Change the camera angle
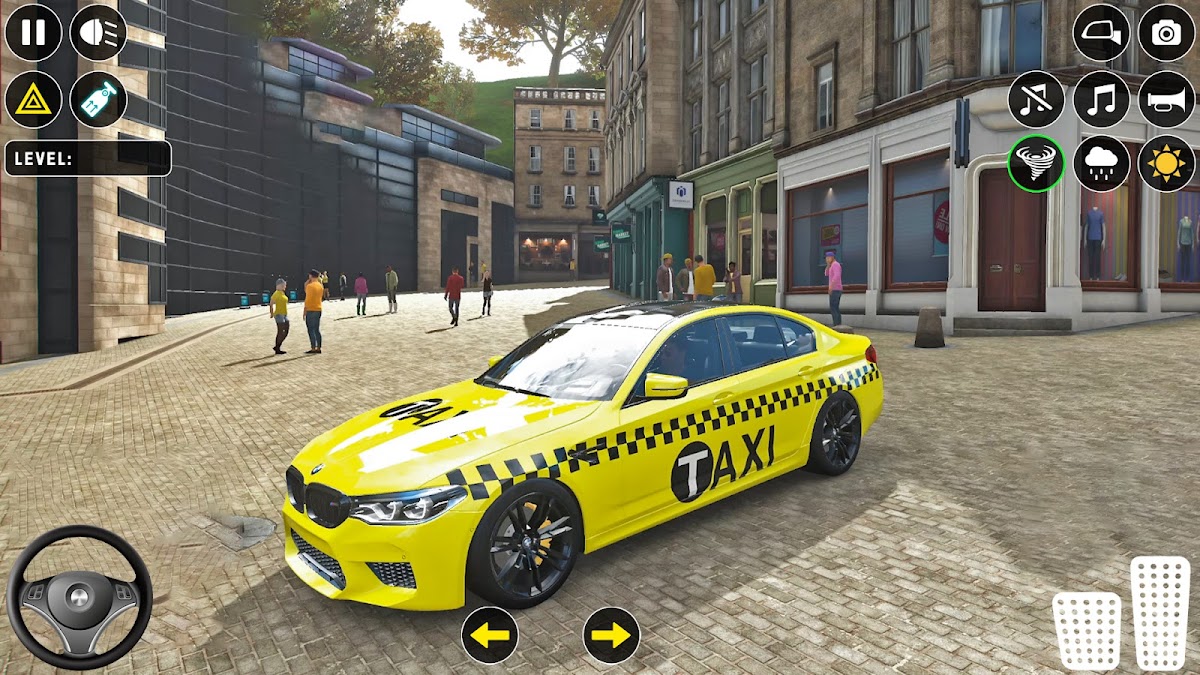The width and height of the screenshot is (1200, 675). click(1166, 32)
